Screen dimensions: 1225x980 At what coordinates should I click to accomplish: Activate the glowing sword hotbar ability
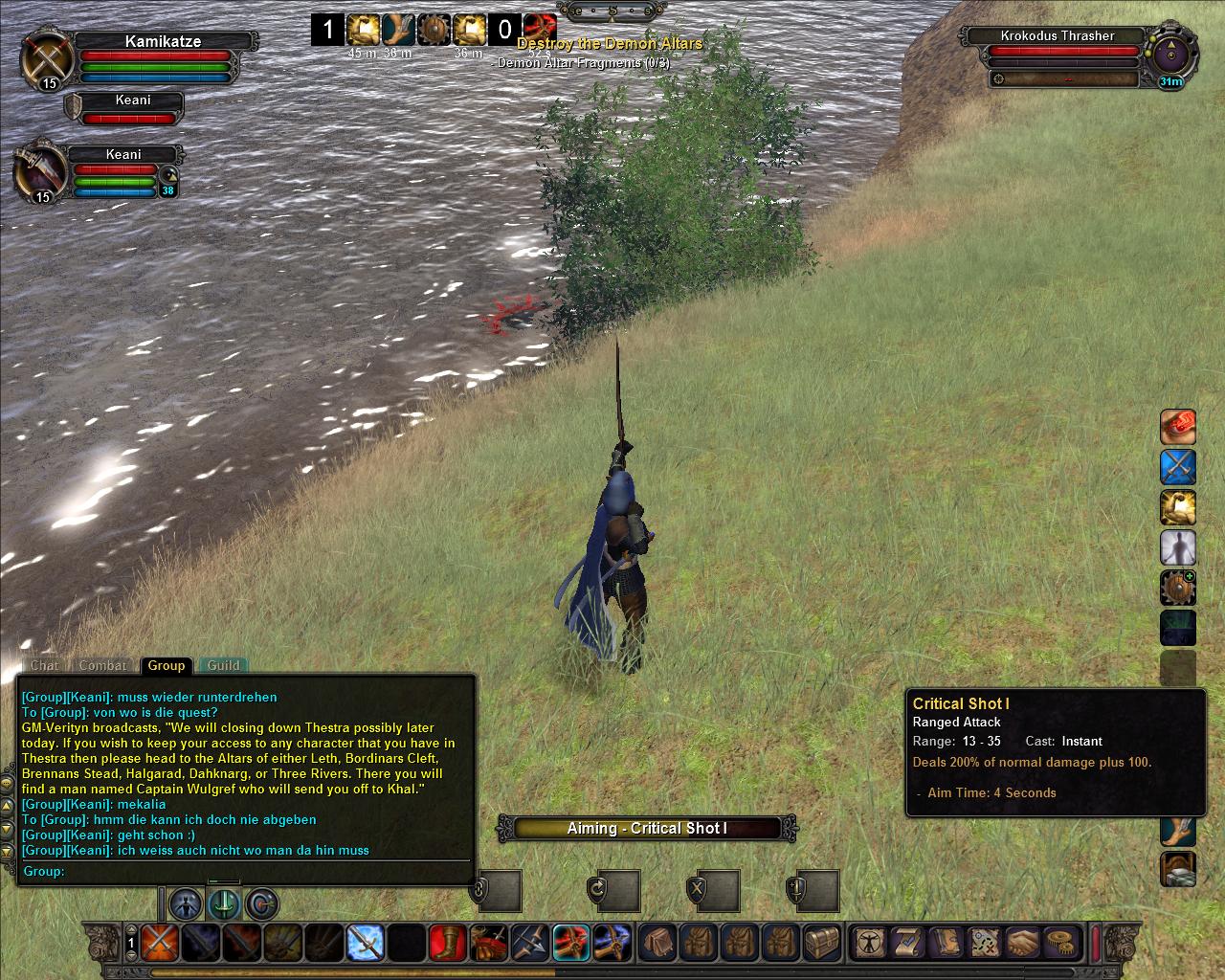pos(365,944)
